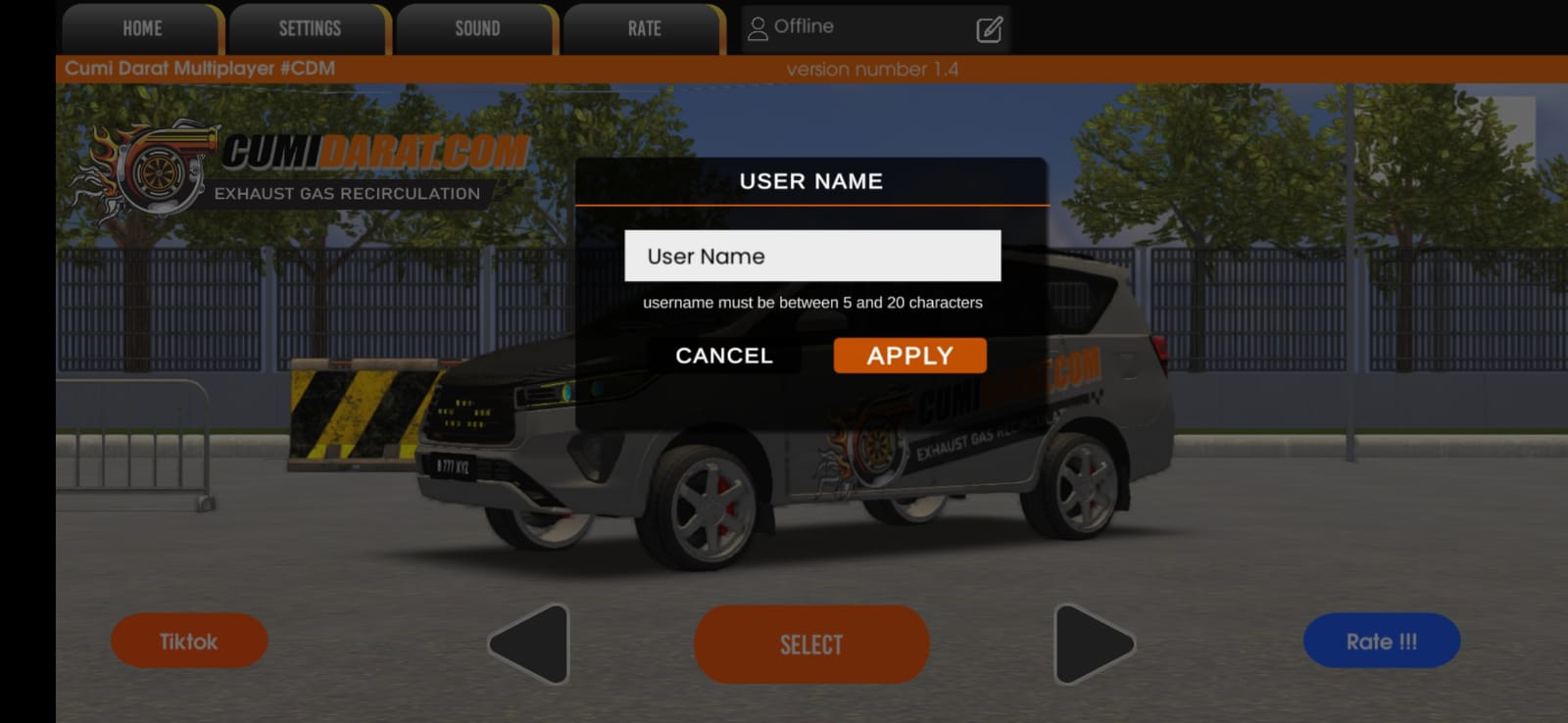The width and height of the screenshot is (1568, 723).
Task: Click the version number 1.4 text
Action: click(872, 70)
